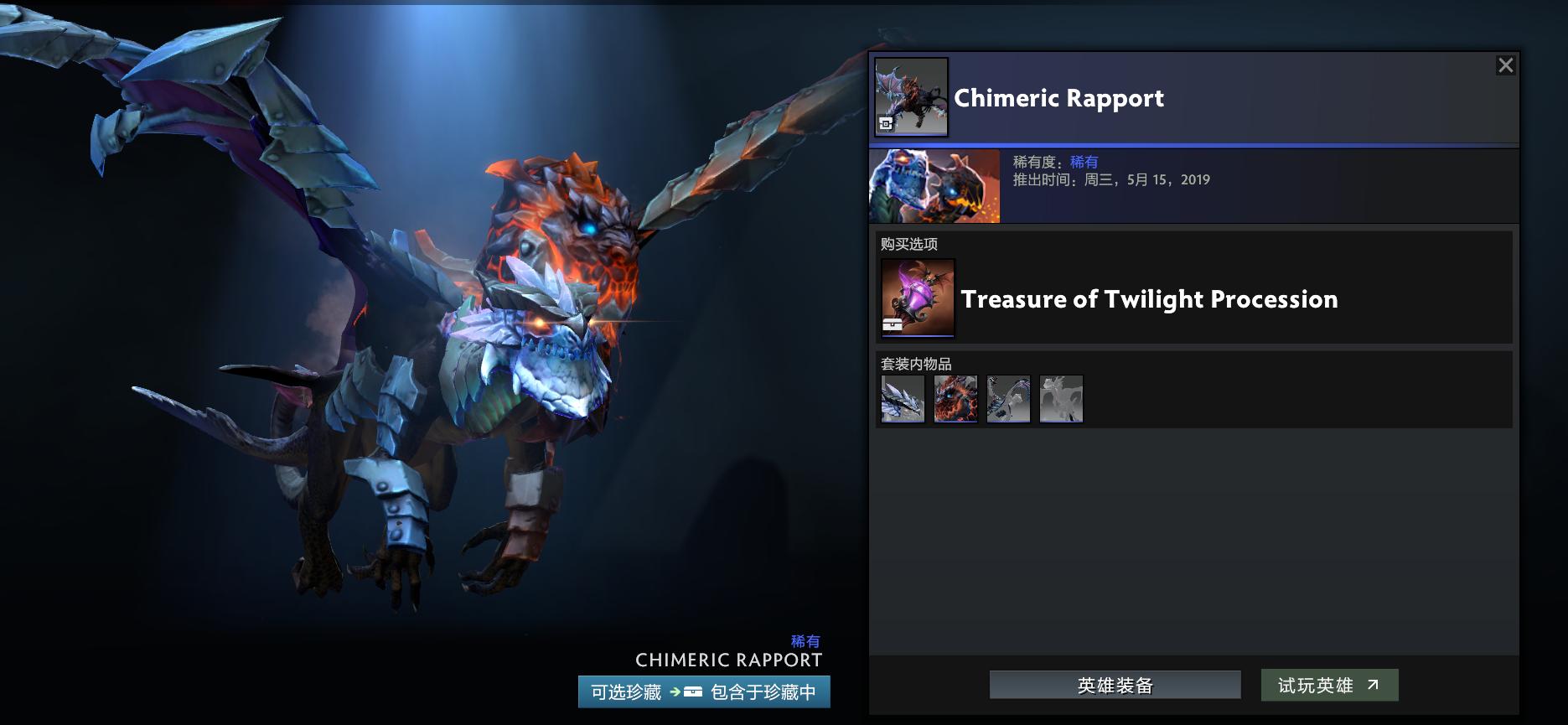Click the Chimeric Rapport bundle icon at top
The width and height of the screenshot is (1568, 725).
click(x=909, y=97)
